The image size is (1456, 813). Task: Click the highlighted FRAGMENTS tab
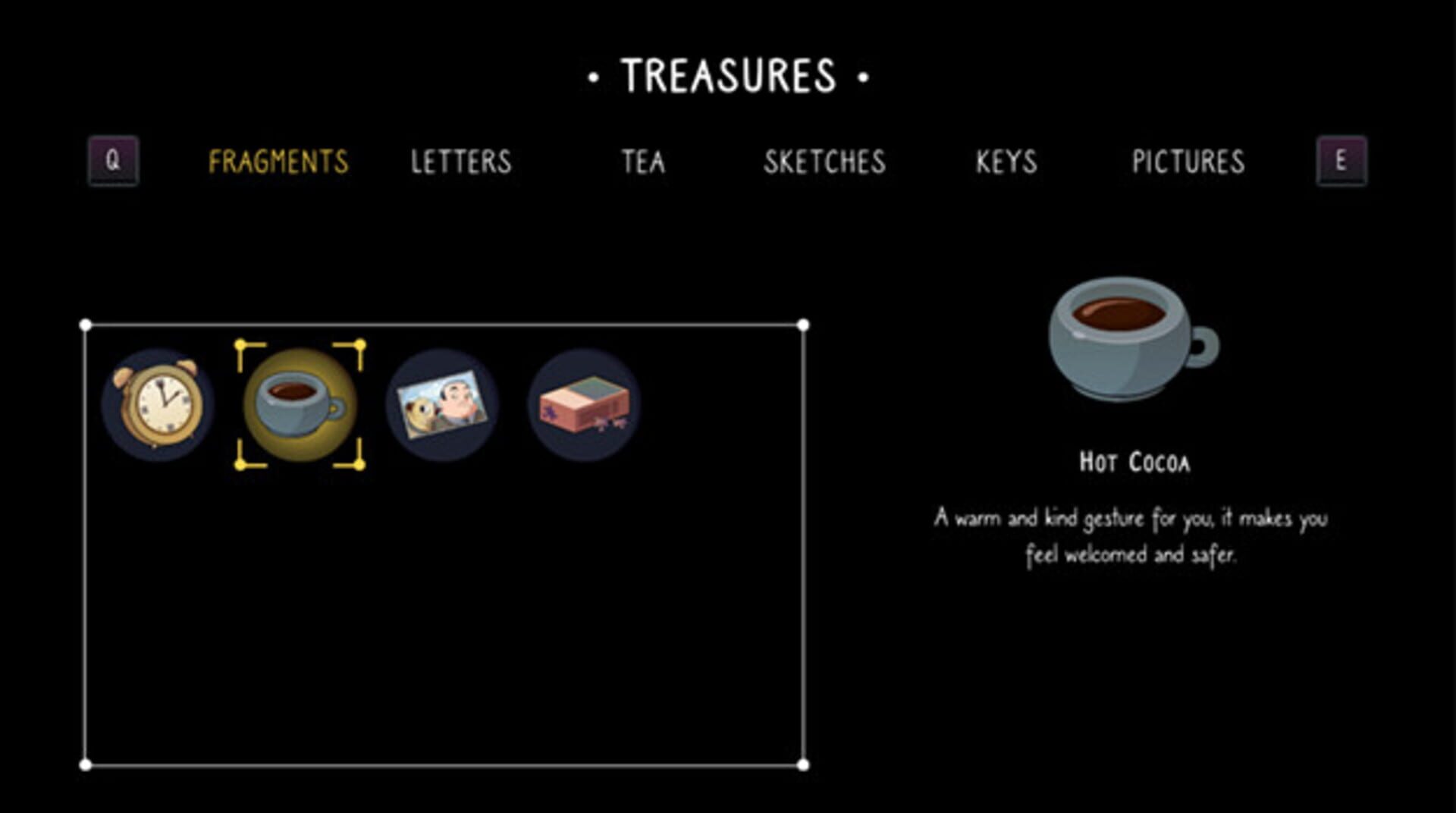tap(281, 161)
